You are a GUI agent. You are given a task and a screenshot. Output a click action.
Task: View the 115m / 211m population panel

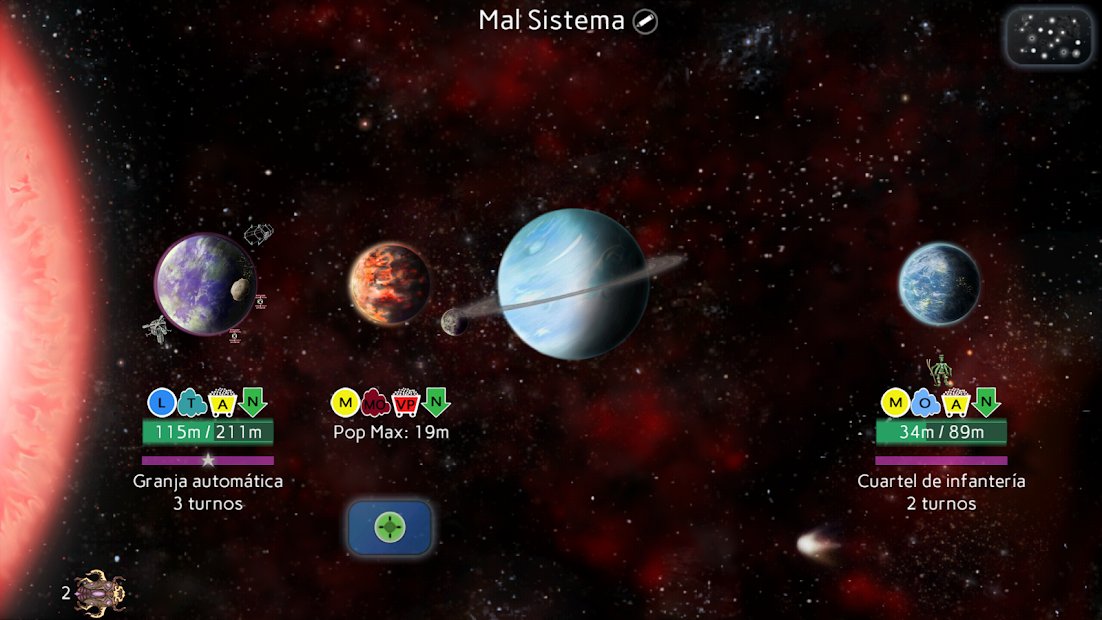208,432
